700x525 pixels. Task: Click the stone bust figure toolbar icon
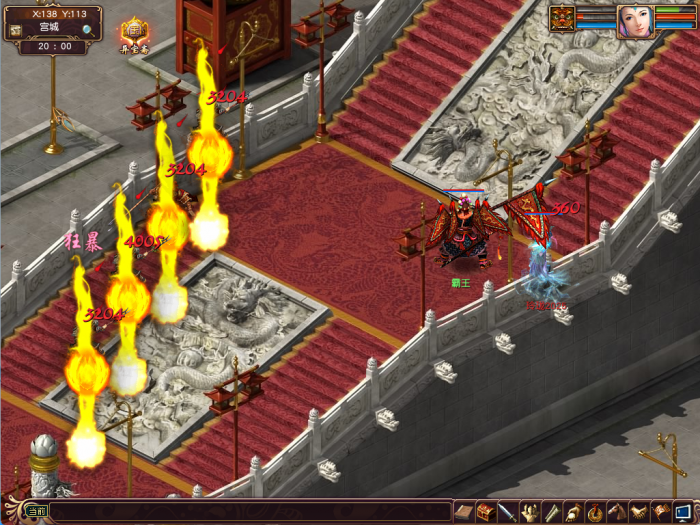[530, 512]
